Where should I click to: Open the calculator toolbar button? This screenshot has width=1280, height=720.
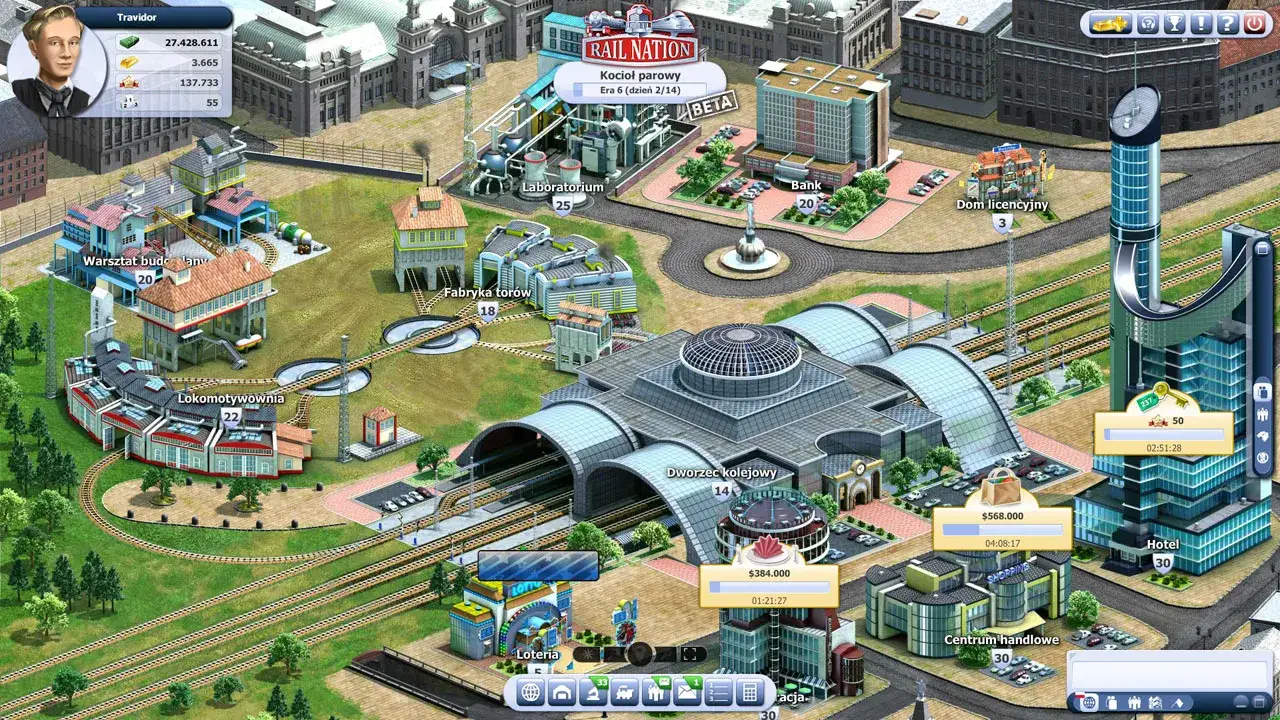748,692
